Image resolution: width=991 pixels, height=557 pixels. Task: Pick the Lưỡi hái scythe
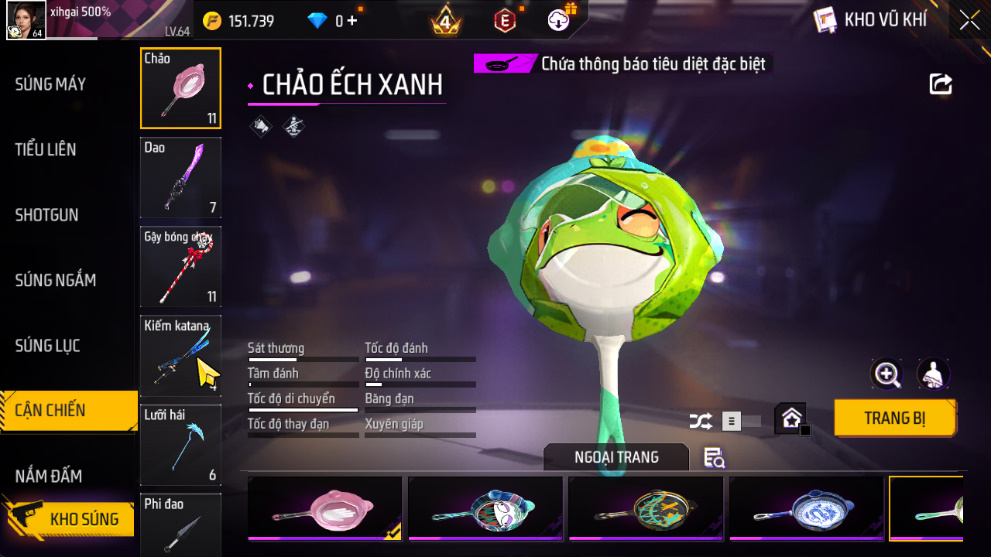[181, 445]
